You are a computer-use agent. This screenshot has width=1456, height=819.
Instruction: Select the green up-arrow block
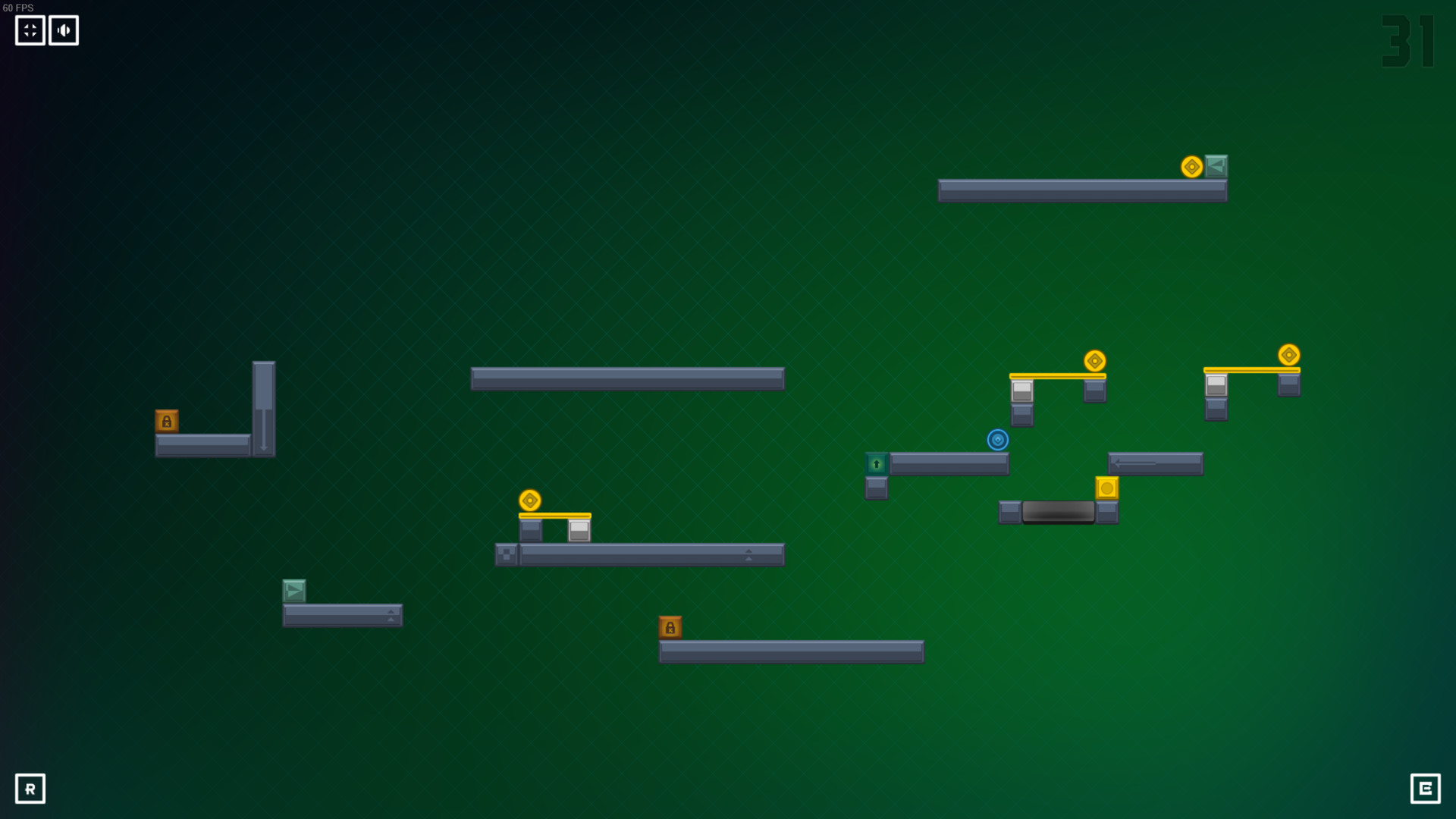coord(877,463)
